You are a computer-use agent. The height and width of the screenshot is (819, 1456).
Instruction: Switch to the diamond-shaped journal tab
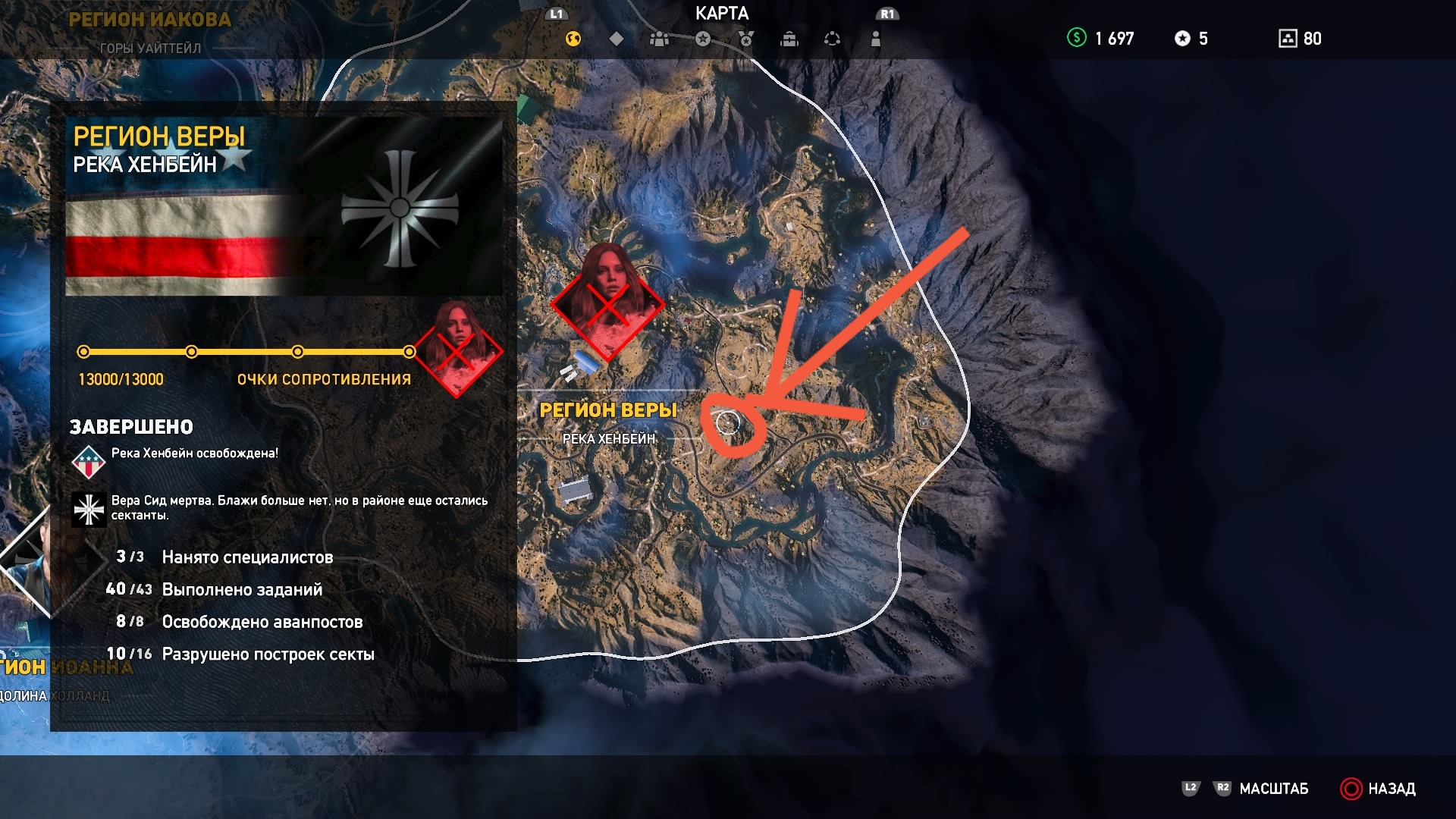tap(617, 39)
